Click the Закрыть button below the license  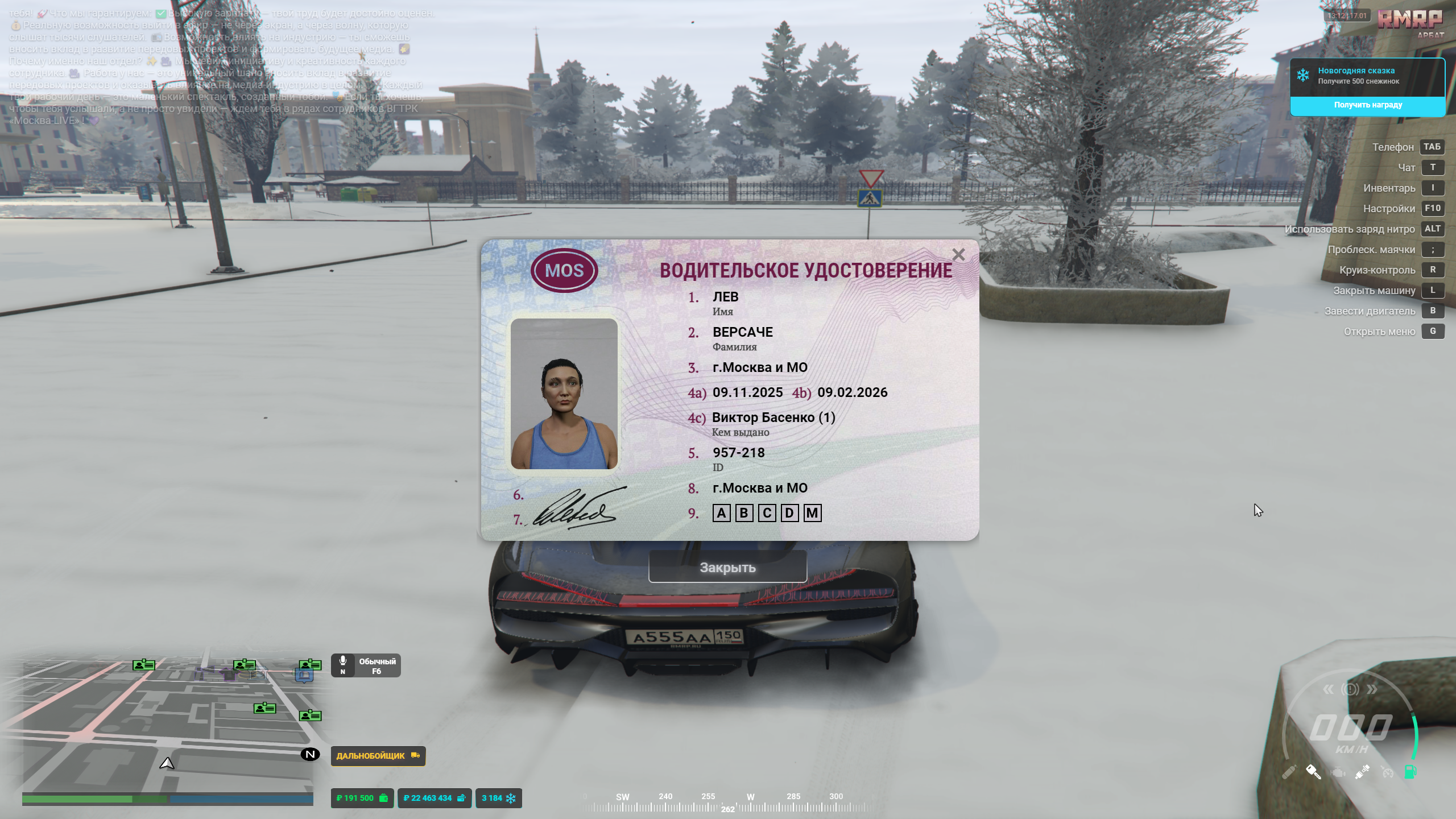(727, 567)
